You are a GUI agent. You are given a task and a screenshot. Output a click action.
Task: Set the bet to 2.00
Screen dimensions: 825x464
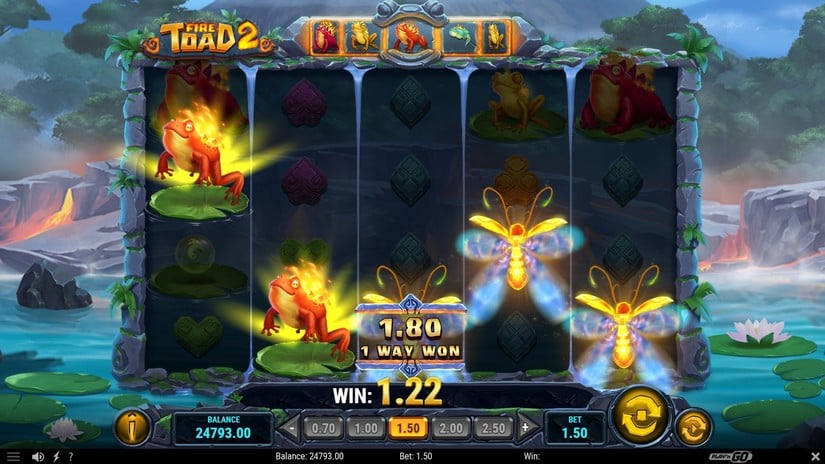coord(450,428)
